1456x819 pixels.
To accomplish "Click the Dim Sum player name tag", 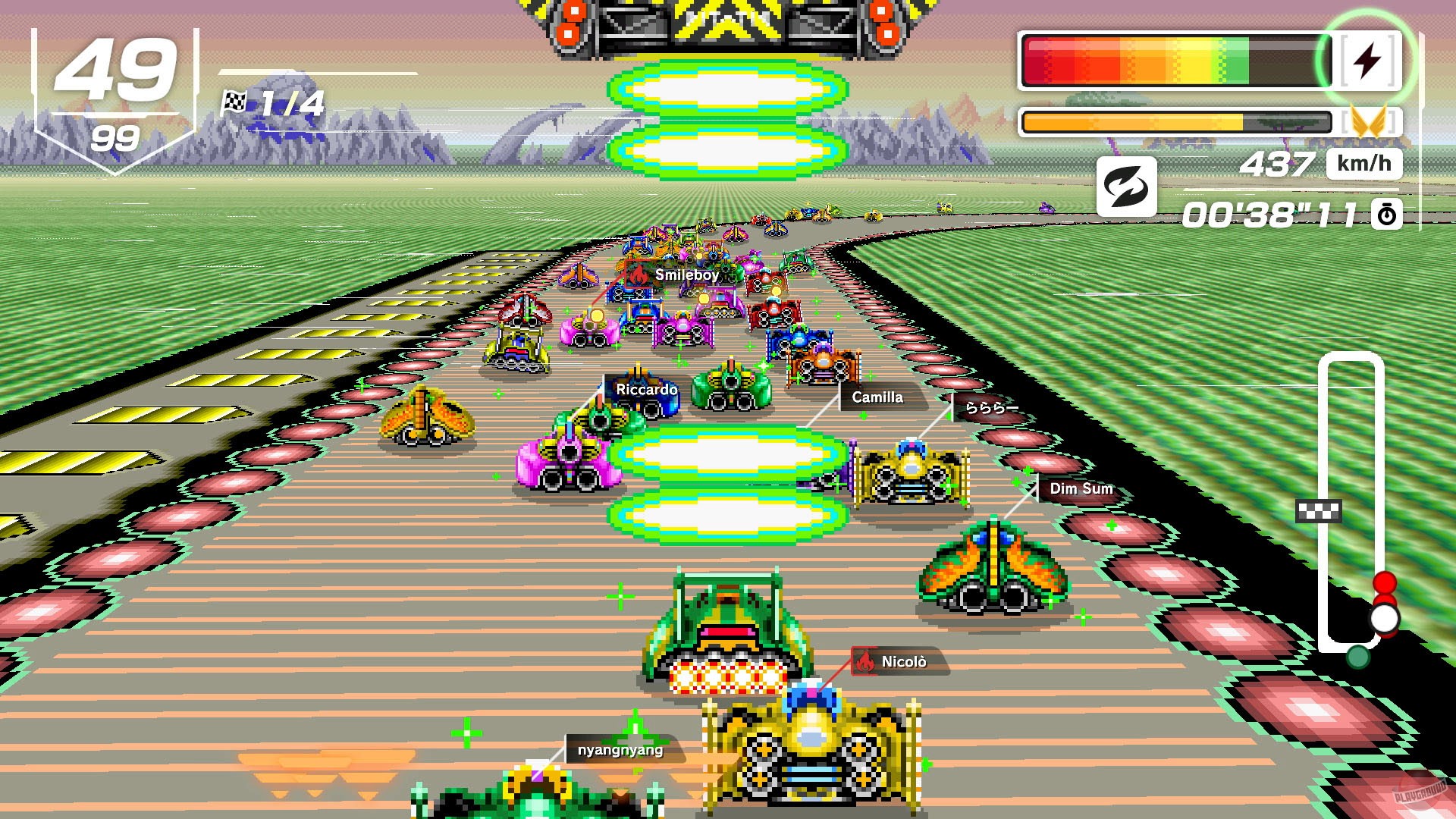I will tap(1082, 489).
